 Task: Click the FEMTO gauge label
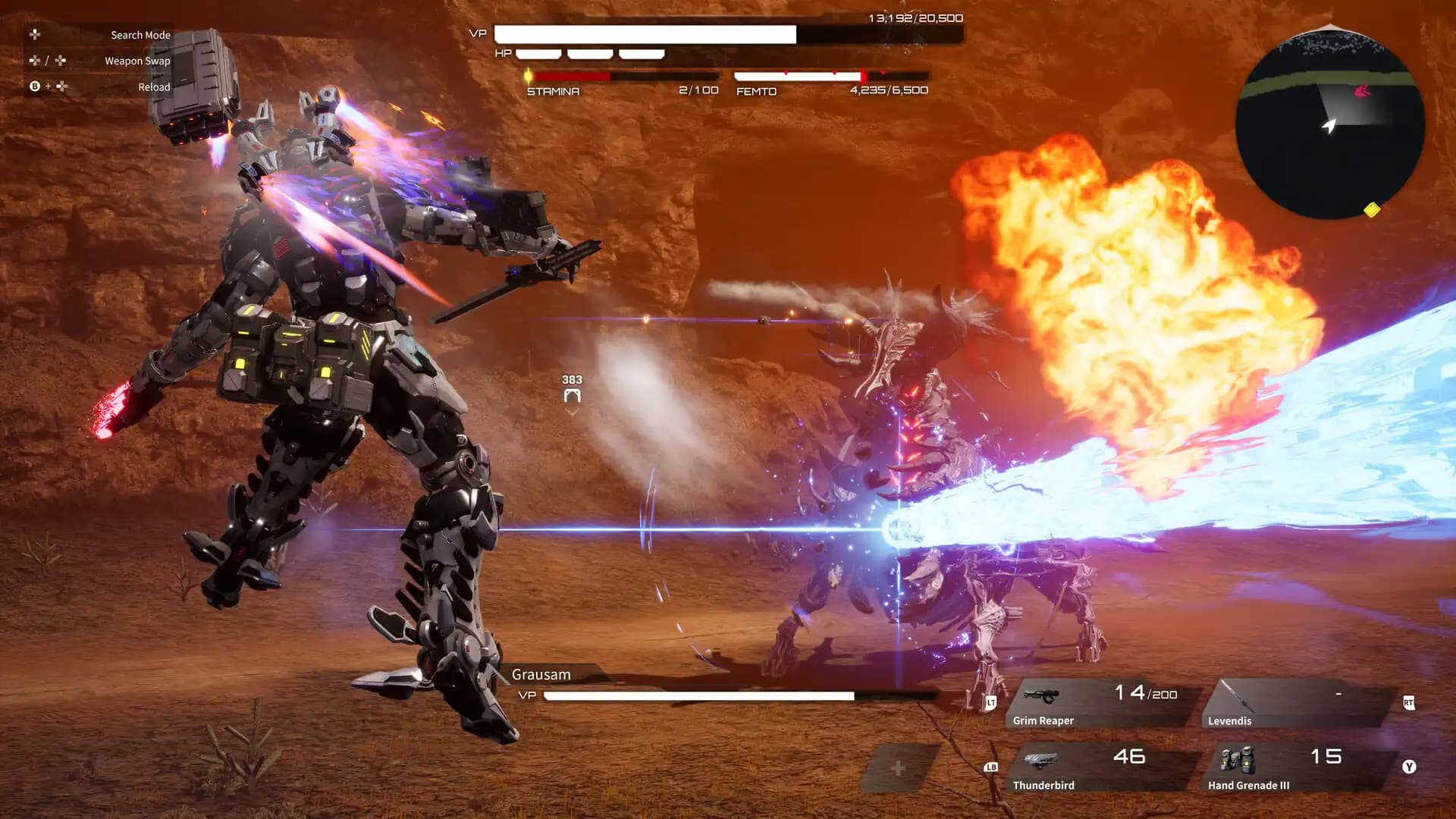point(754,91)
